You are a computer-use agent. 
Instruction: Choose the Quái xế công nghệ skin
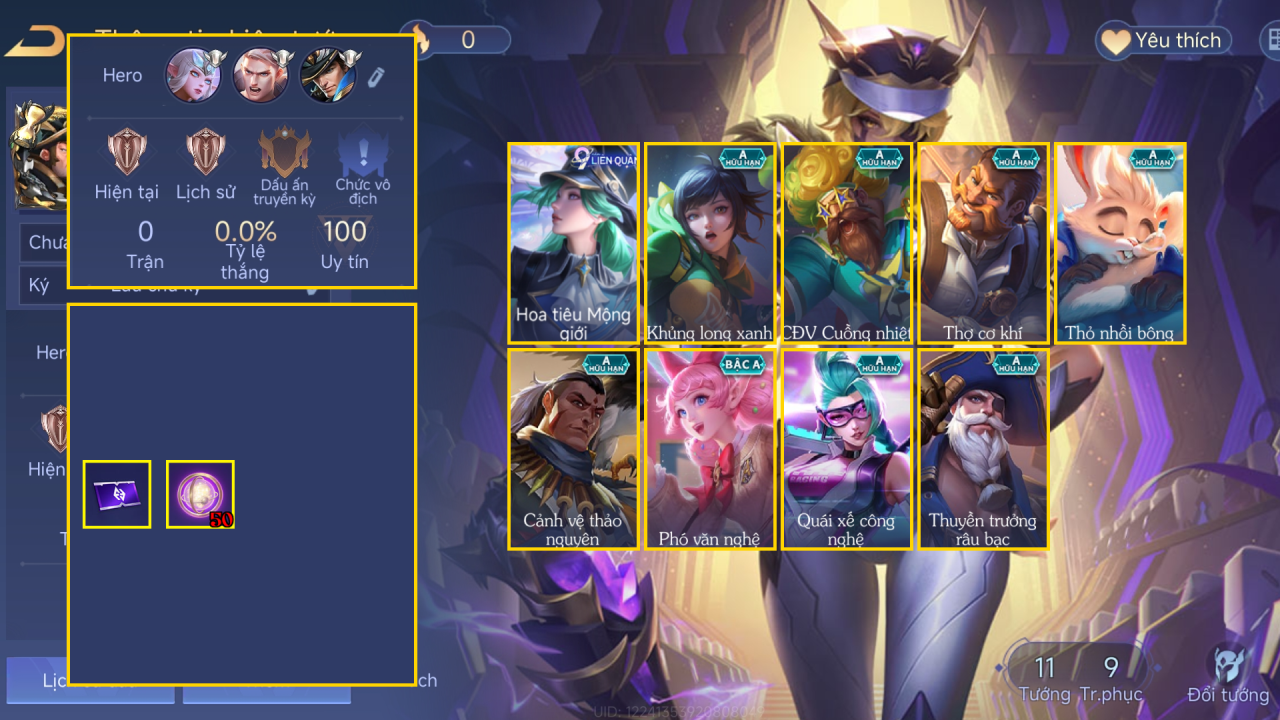846,449
